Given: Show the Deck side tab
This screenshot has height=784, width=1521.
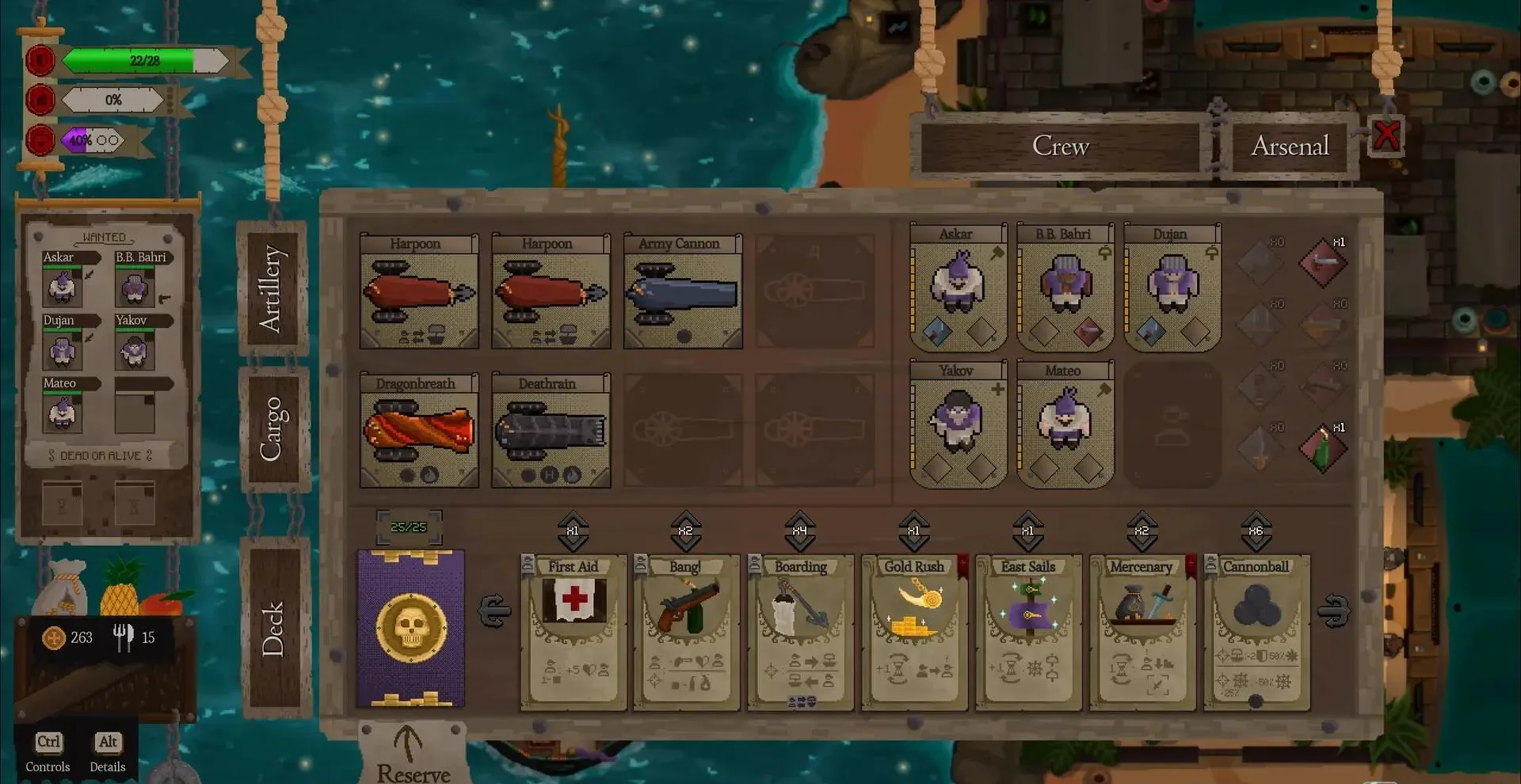Looking at the screenshot, I should (273, 628).
